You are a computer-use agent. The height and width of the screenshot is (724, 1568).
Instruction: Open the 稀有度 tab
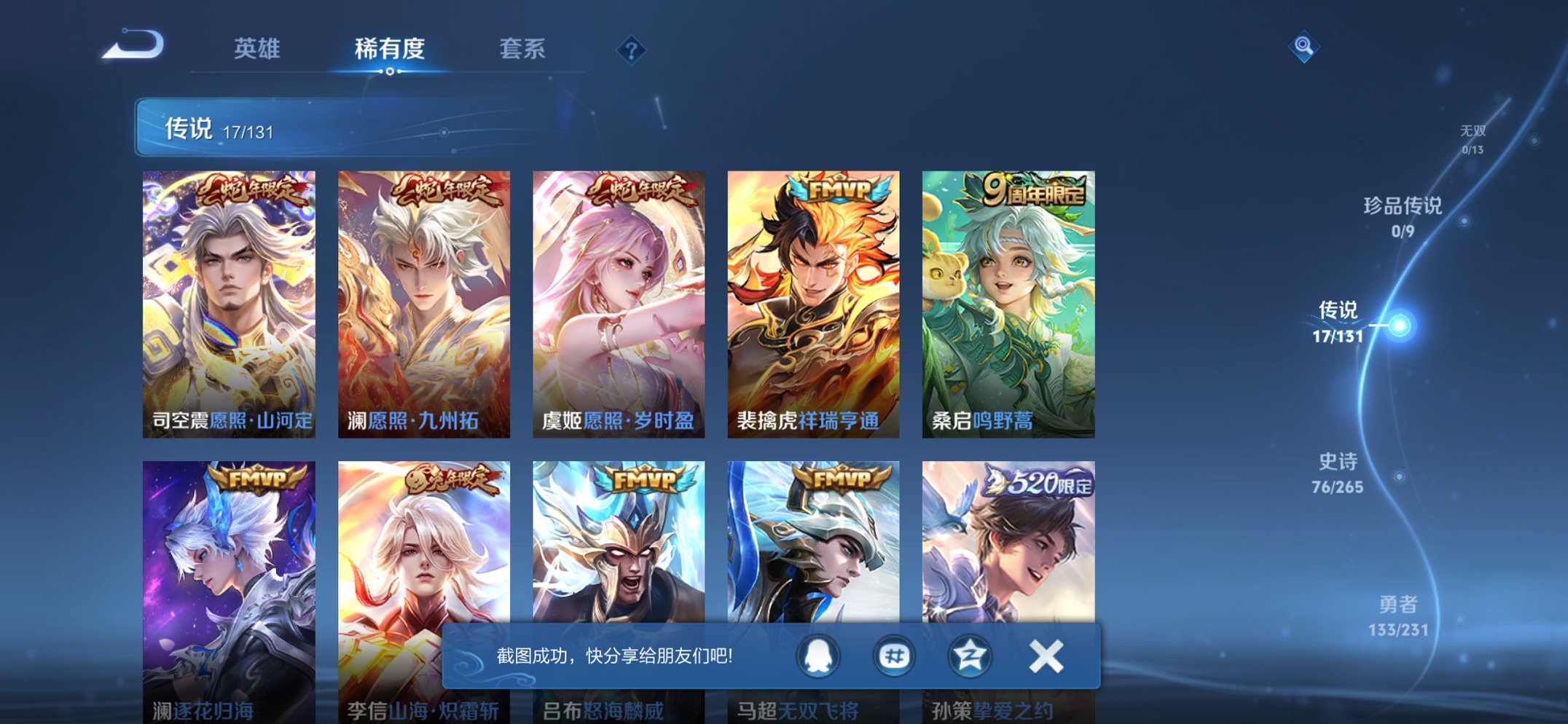(x=391, y=50)
